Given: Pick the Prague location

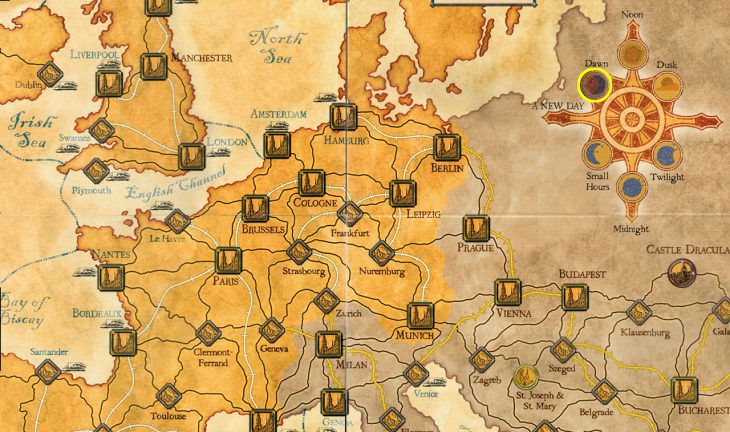Looking at the screenshot, I should click(x=475, y=228).
